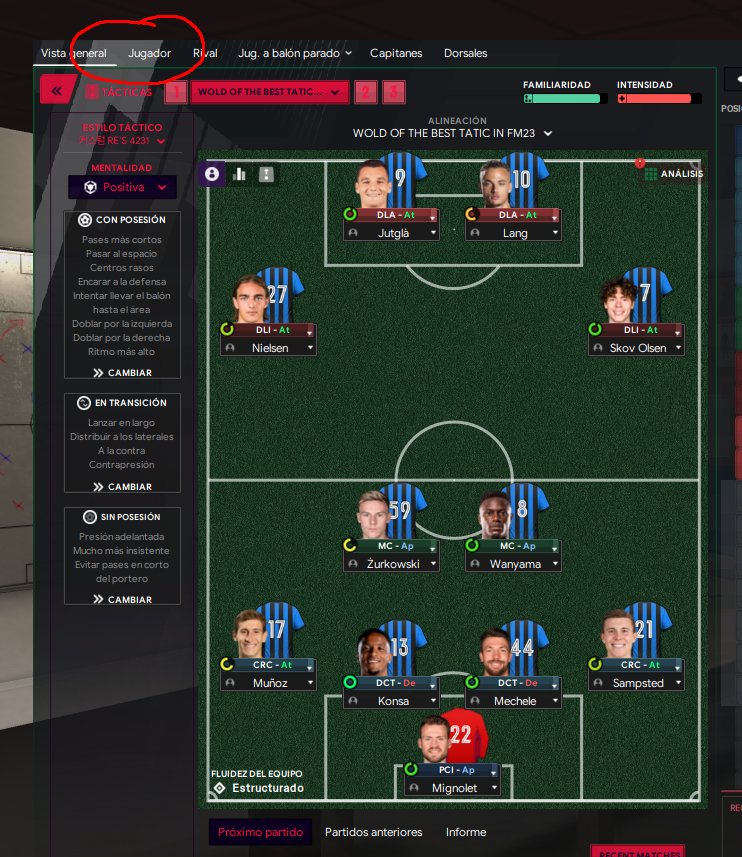Open the Jugador tab
The width and height of the screenshot is (742, 857).
(x=149, y=53)
